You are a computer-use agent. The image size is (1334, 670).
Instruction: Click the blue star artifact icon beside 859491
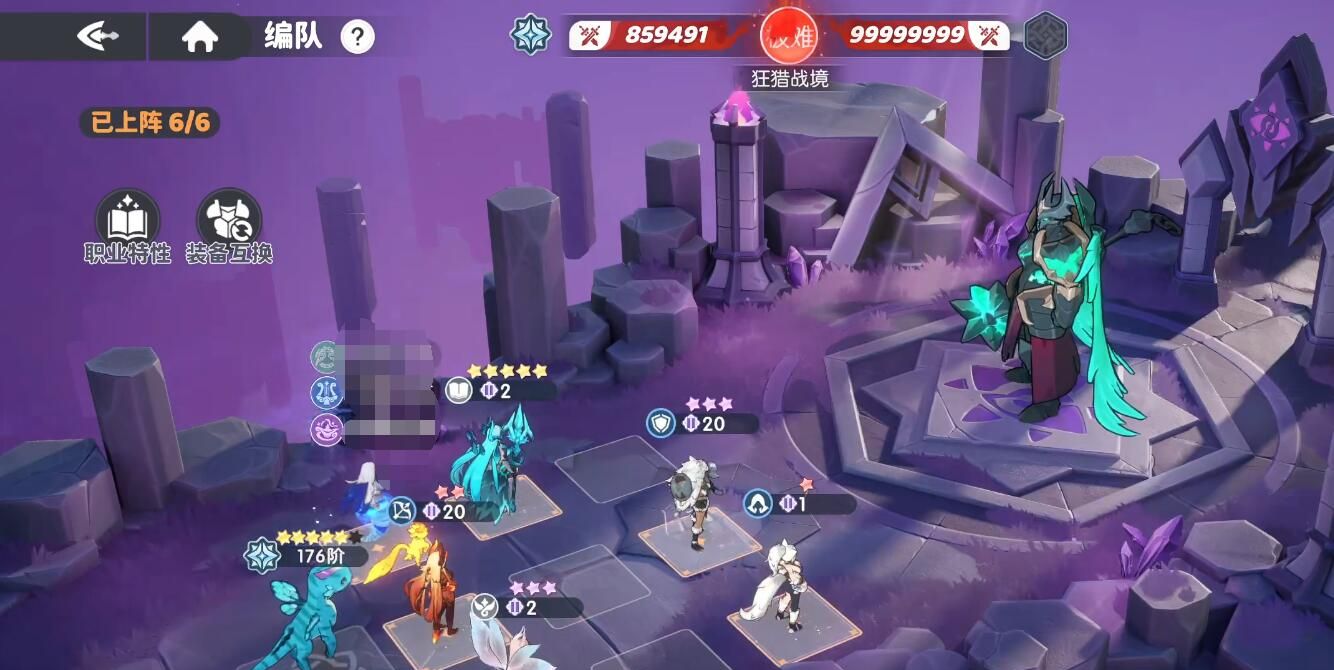[531, 35]
